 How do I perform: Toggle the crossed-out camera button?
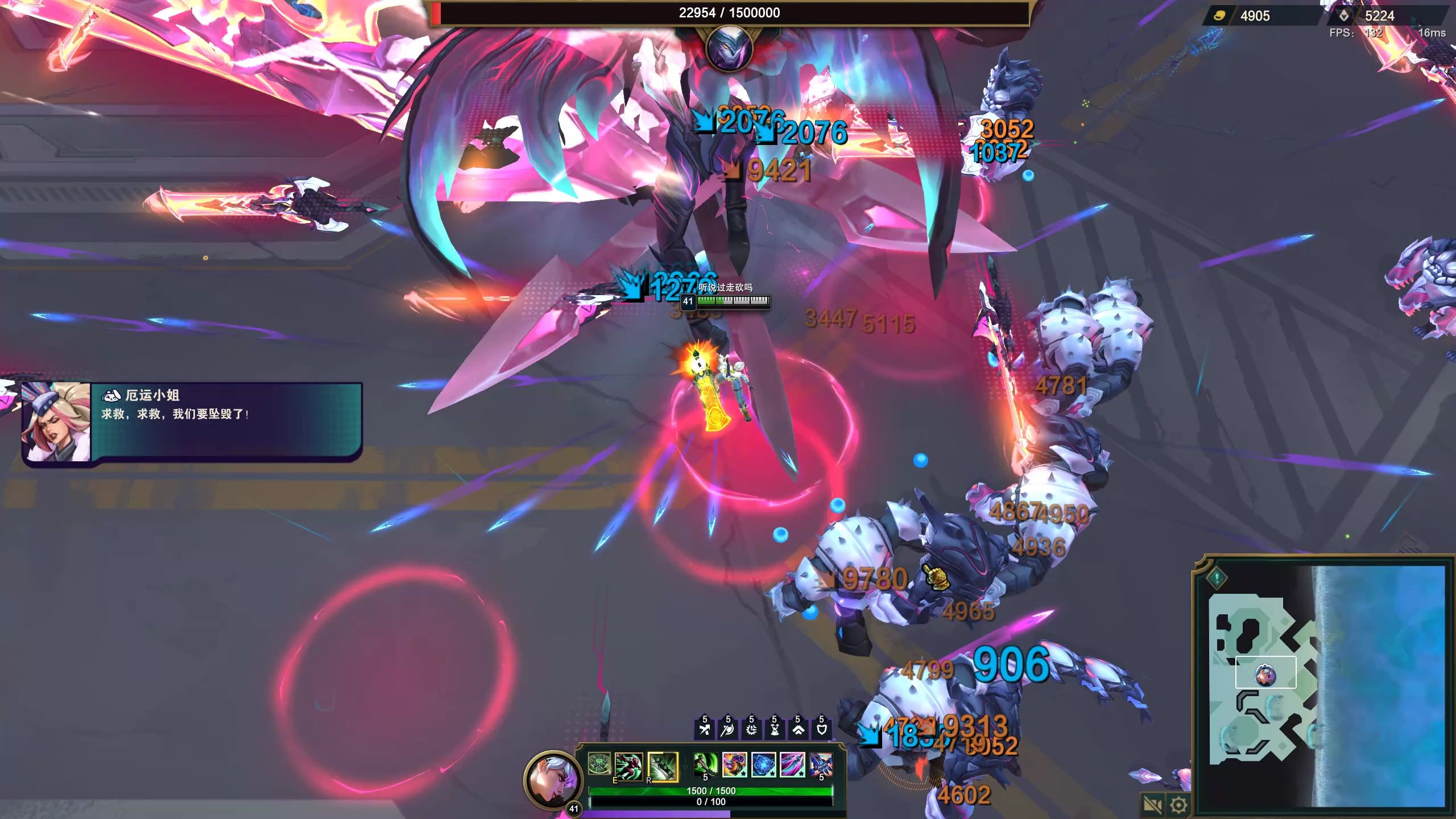point(1152,805)
